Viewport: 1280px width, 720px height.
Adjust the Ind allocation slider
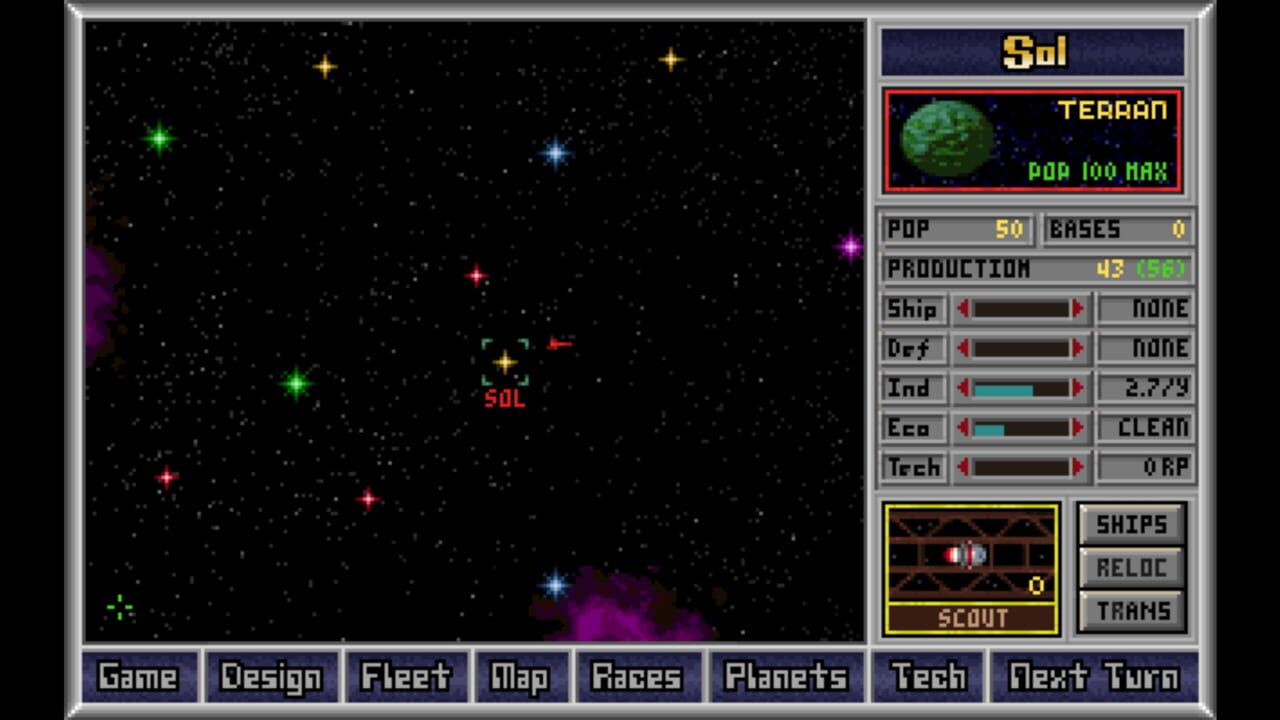[1020, 388]
